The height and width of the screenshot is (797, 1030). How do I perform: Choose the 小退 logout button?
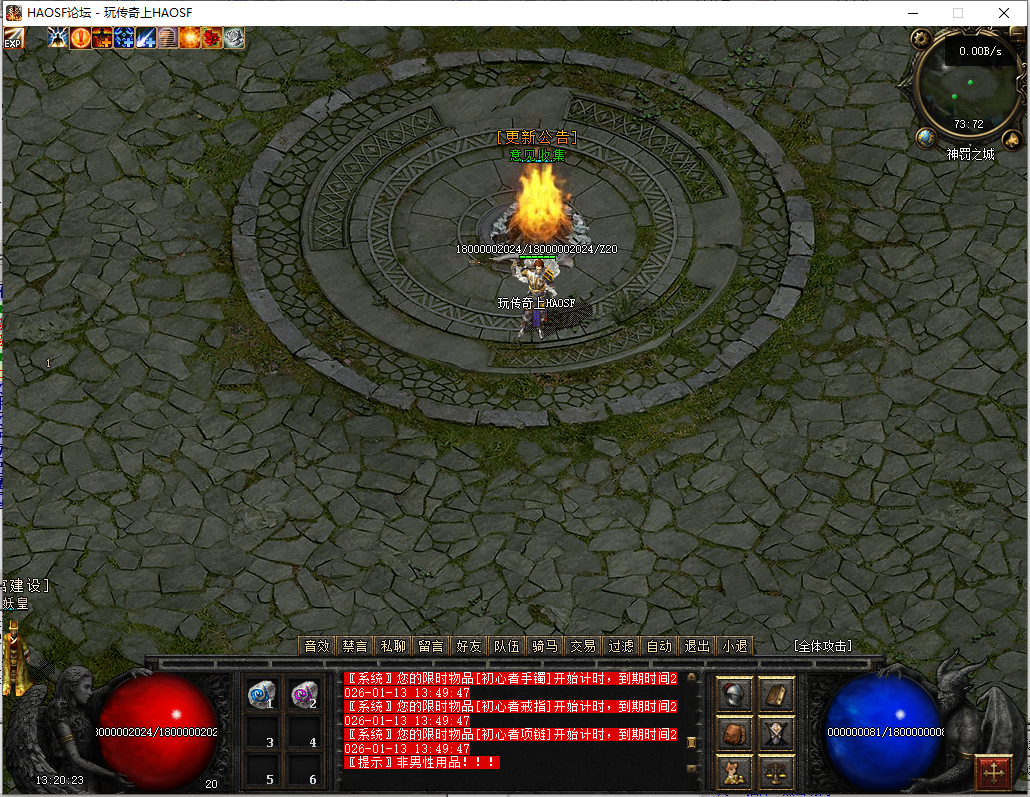click(x=734, y=646)
